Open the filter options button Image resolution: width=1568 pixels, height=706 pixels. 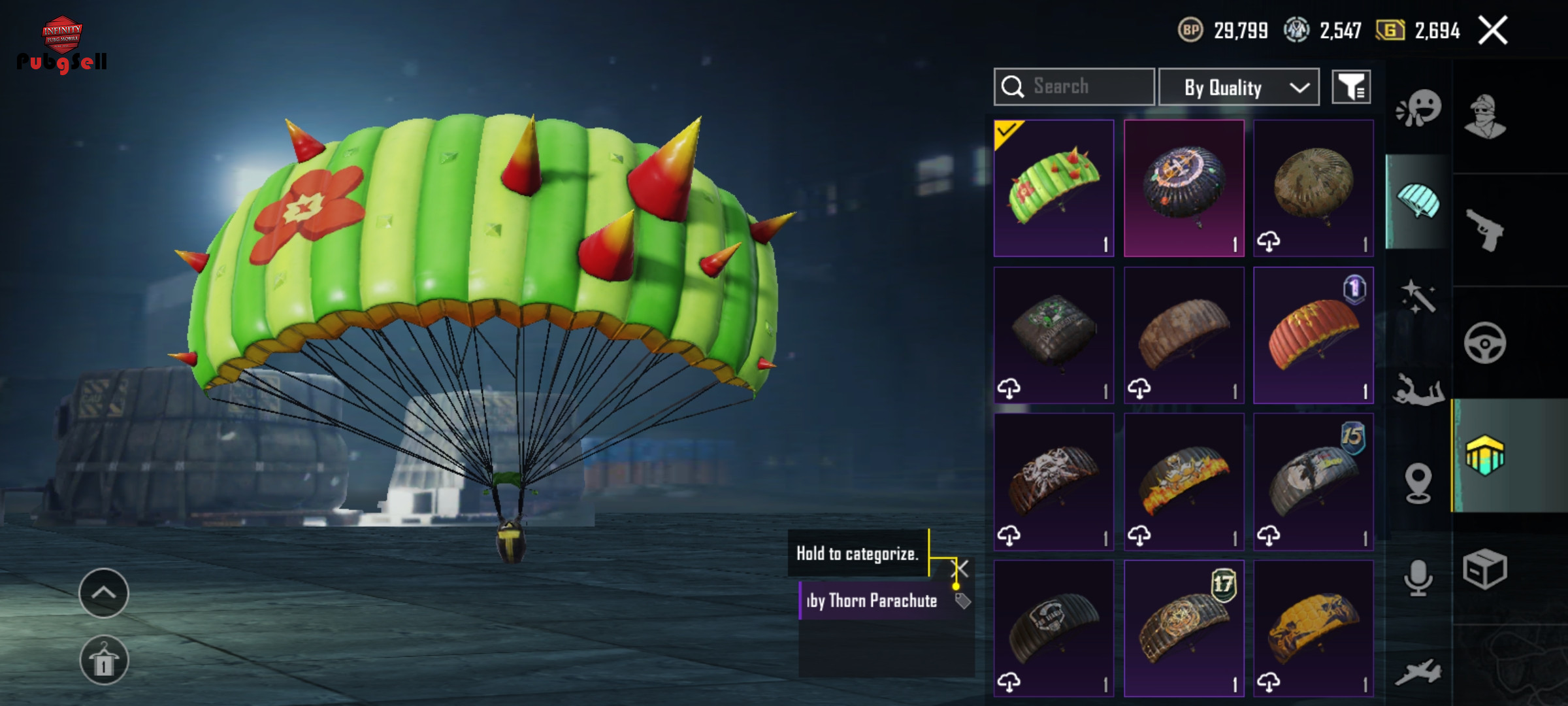tap(1351, 87)
